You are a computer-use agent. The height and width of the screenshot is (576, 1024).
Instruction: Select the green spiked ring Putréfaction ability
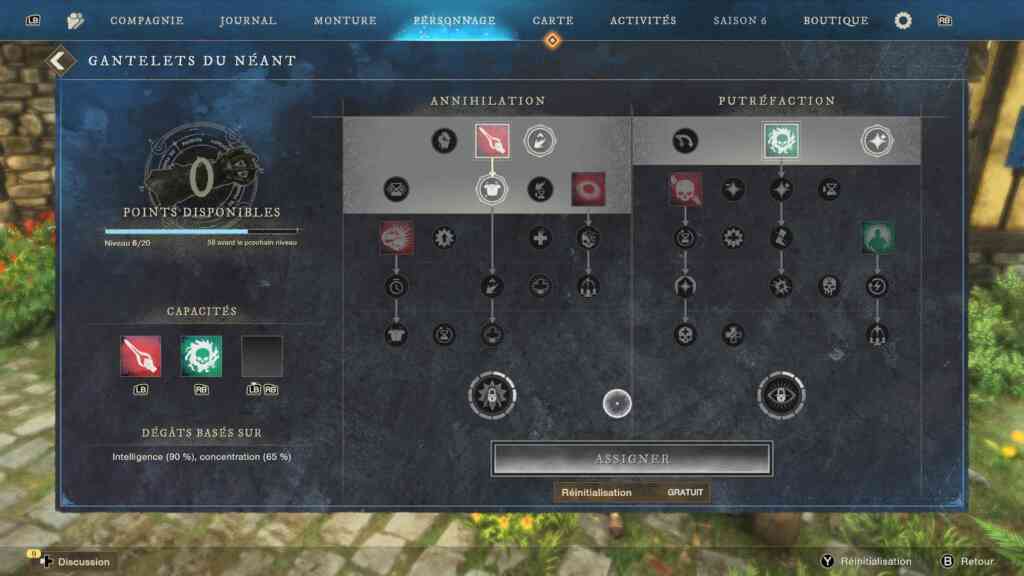point(780,141)
